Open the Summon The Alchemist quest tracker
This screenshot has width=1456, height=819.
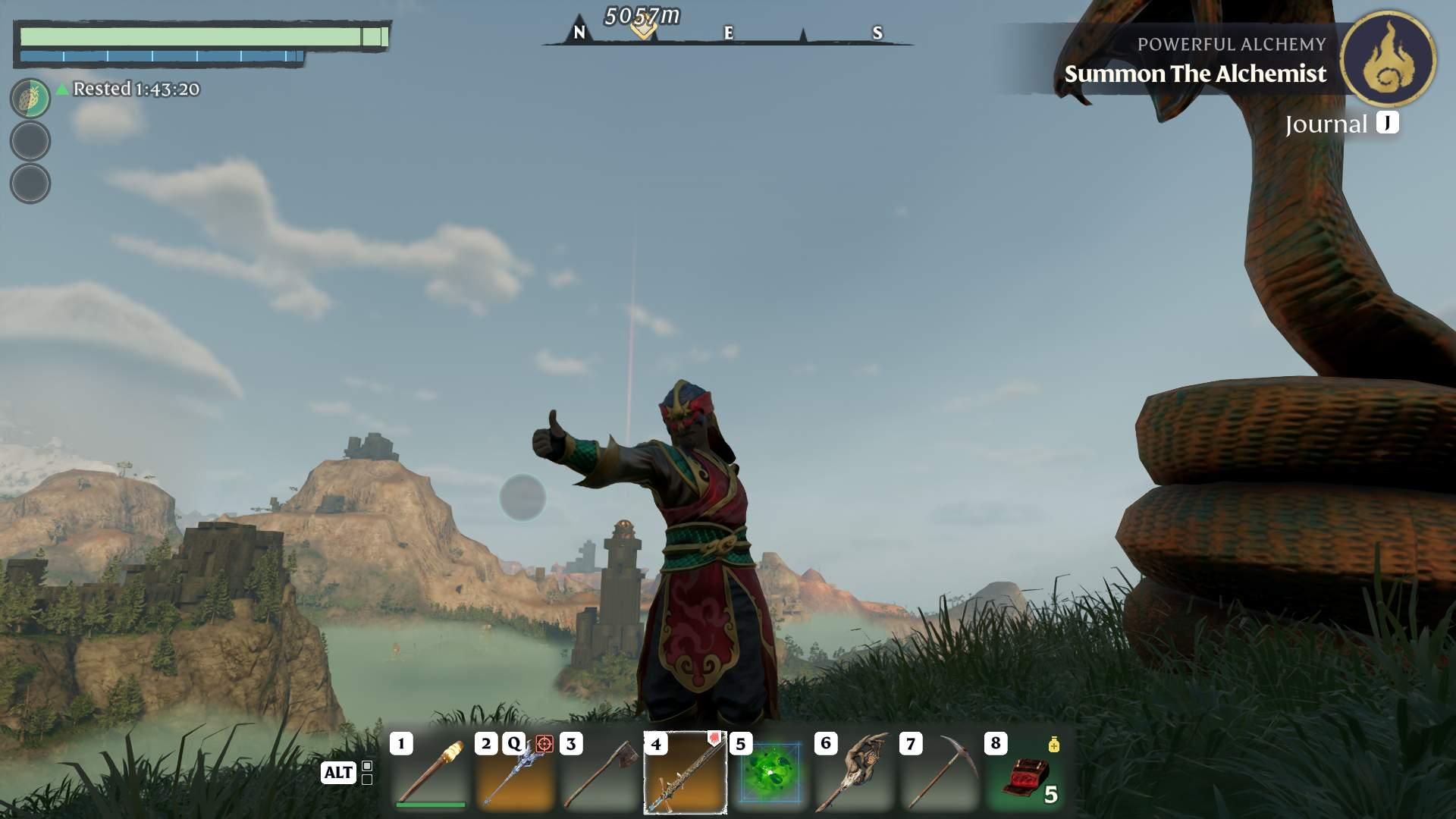click(1195, 74)
